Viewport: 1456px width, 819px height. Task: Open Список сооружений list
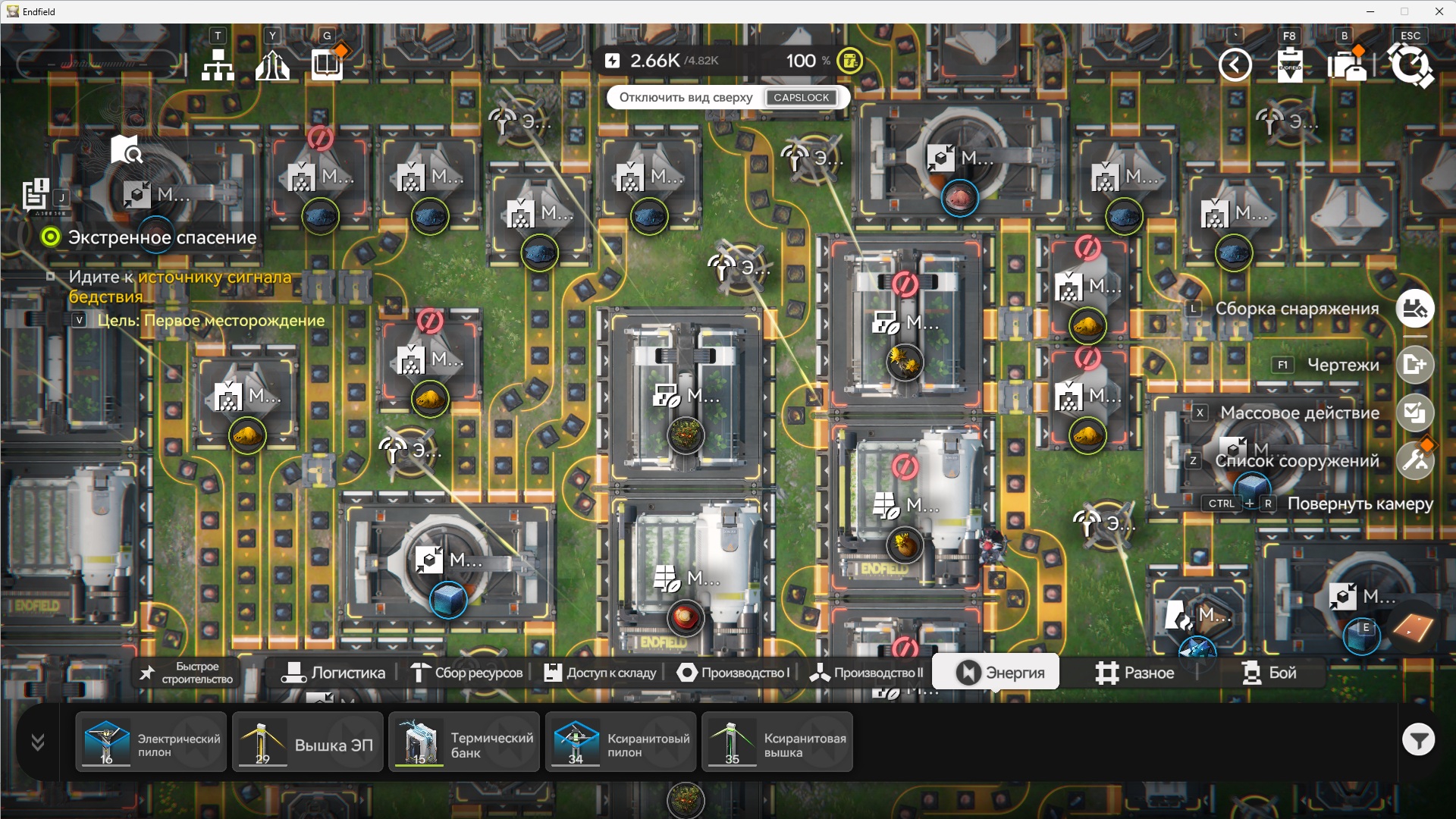(x=1415, y=460)
